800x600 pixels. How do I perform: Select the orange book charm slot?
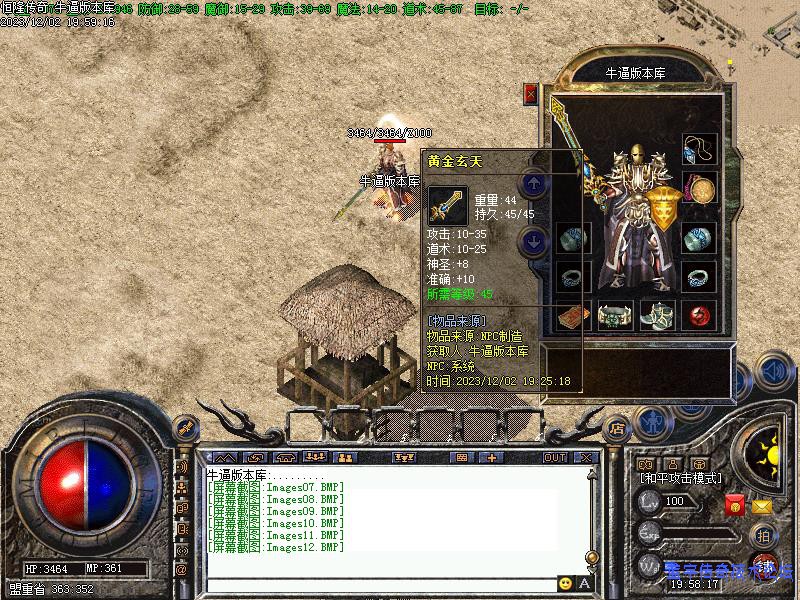pyautogui.click(x=574, y=316)
